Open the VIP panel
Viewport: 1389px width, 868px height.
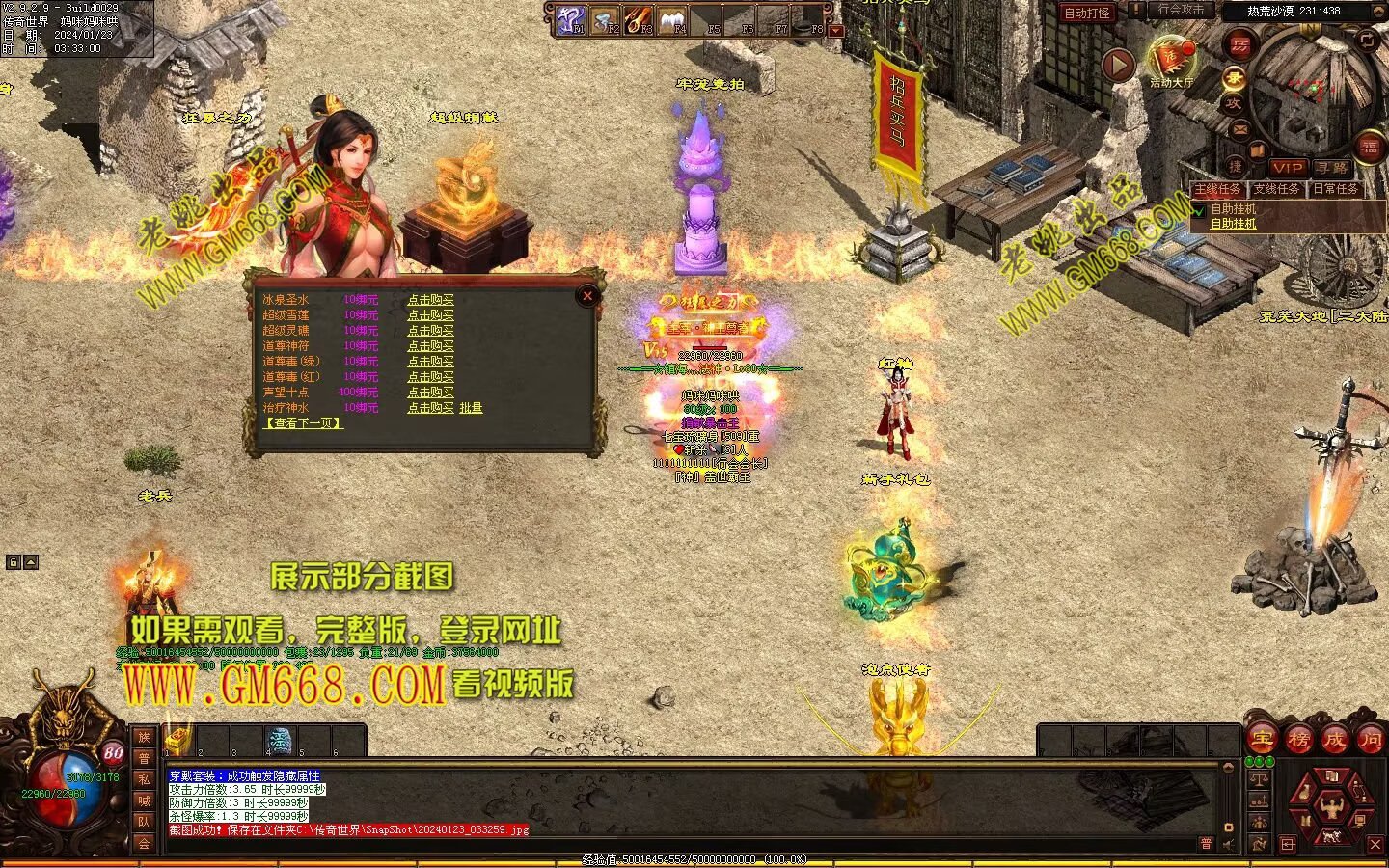coord(1287,168)
